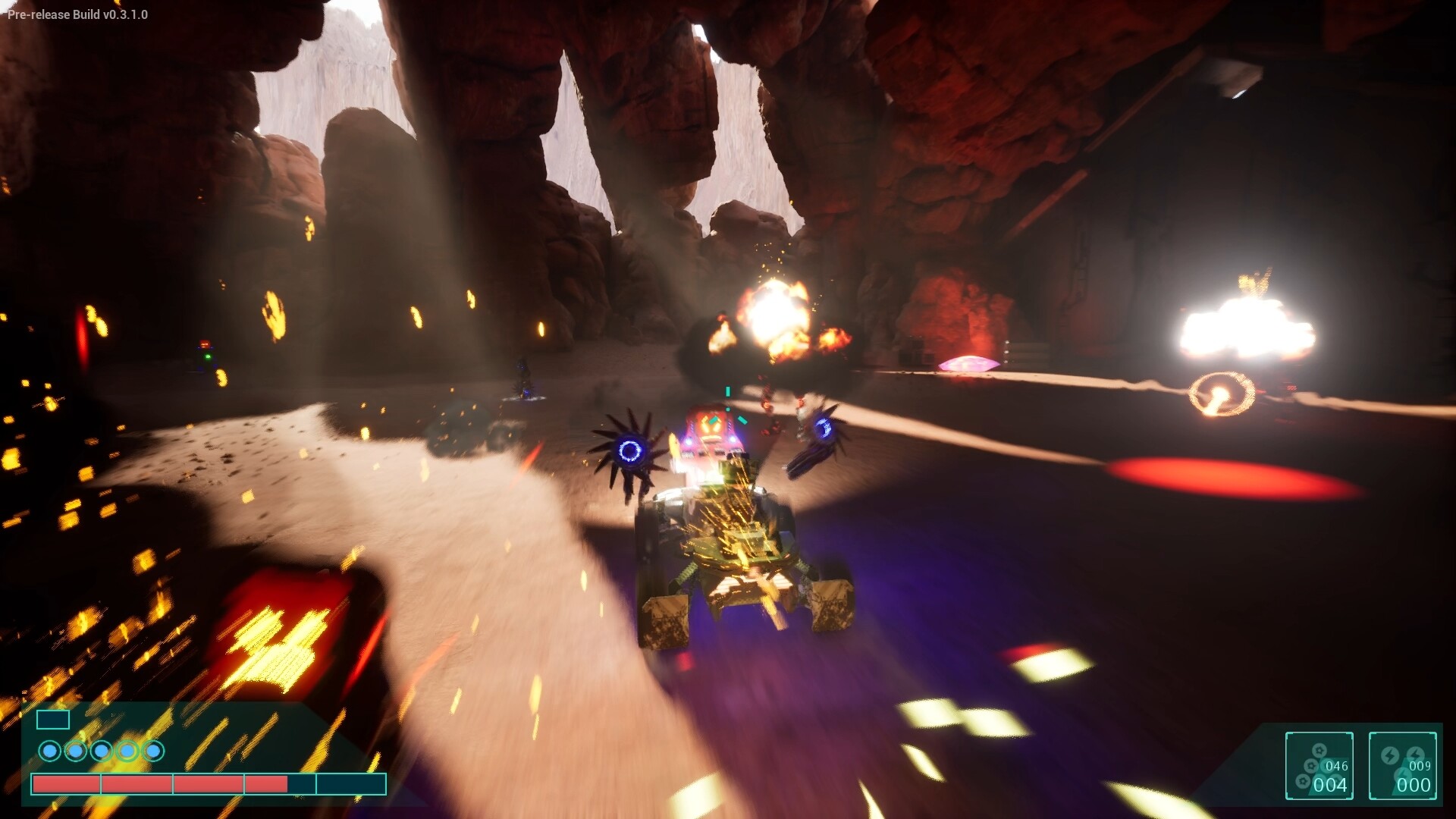Toggle the second blue ability pip

pyautogui.click(x=76, y=750)
